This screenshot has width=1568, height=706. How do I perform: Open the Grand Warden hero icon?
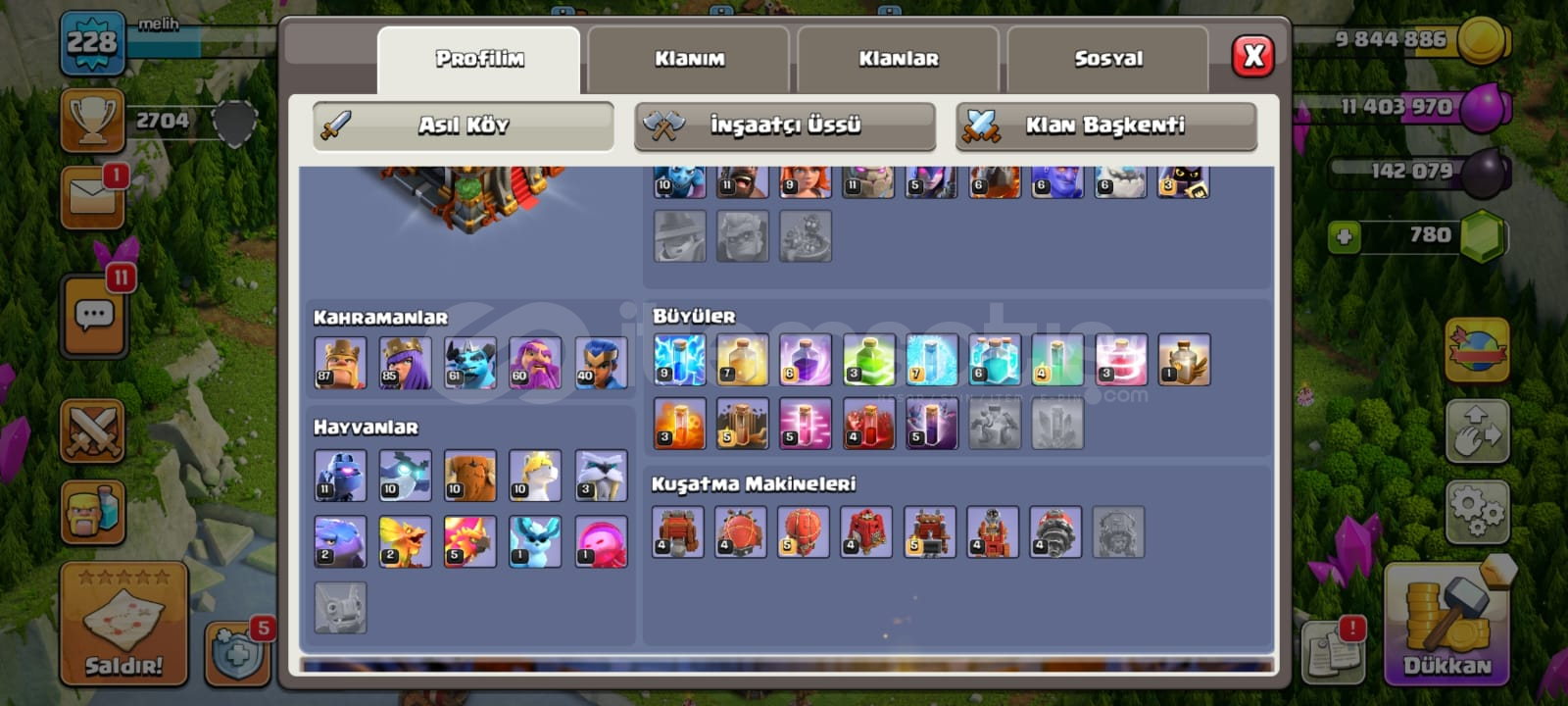[536, 360]
